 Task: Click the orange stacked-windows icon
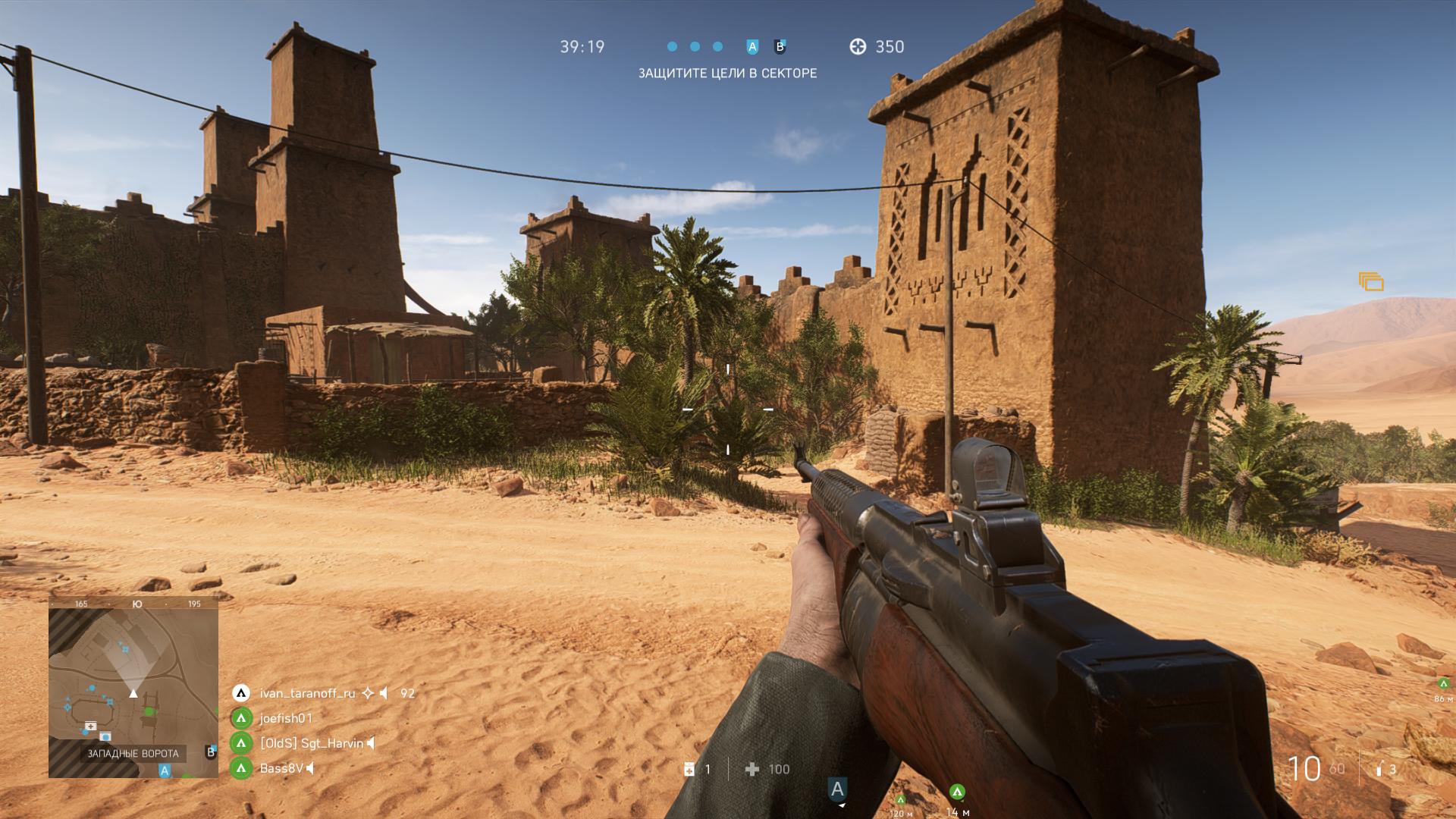1371,282
